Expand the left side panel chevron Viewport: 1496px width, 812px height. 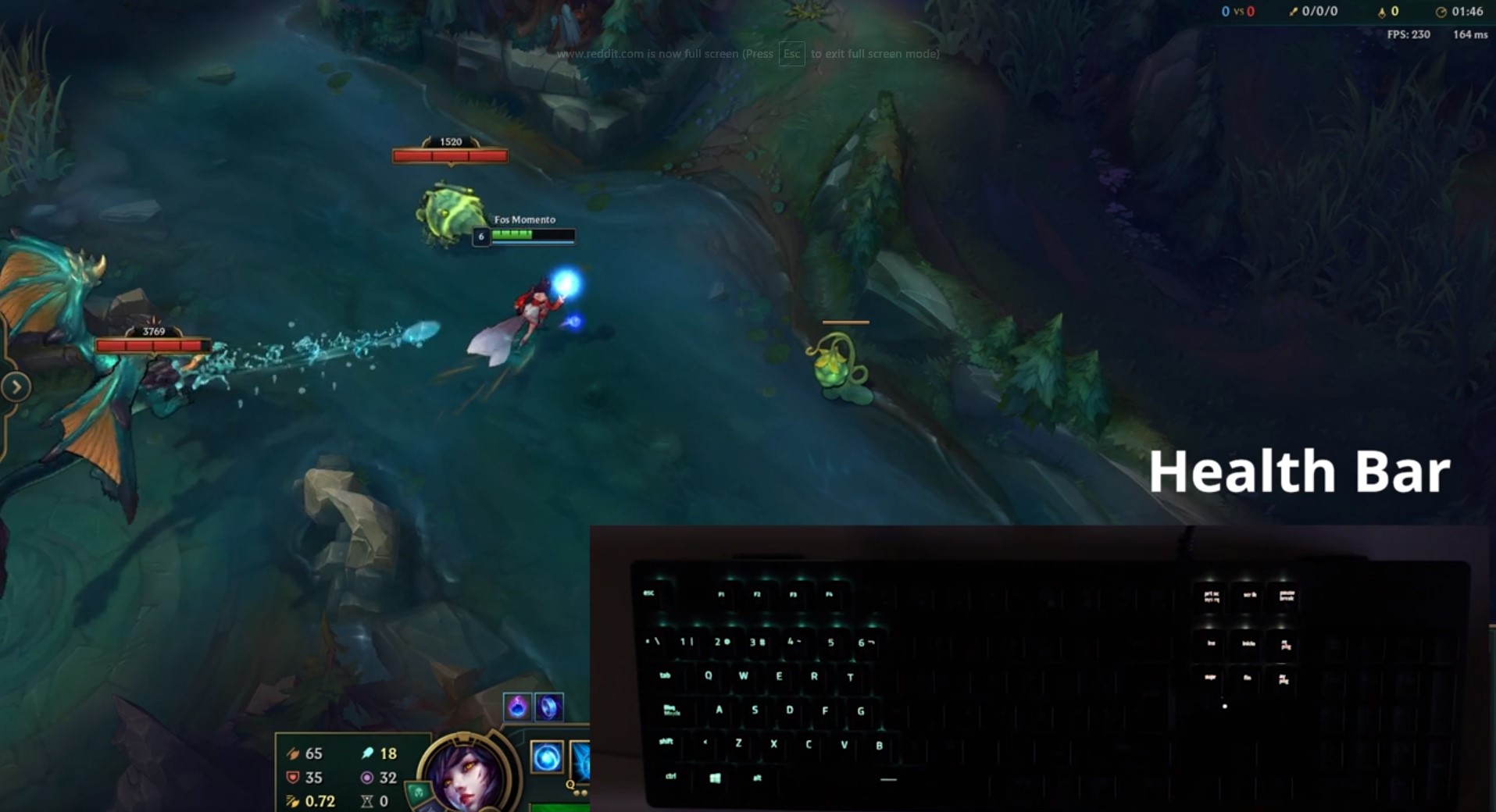pyautogui.click(x=16, y=386)
